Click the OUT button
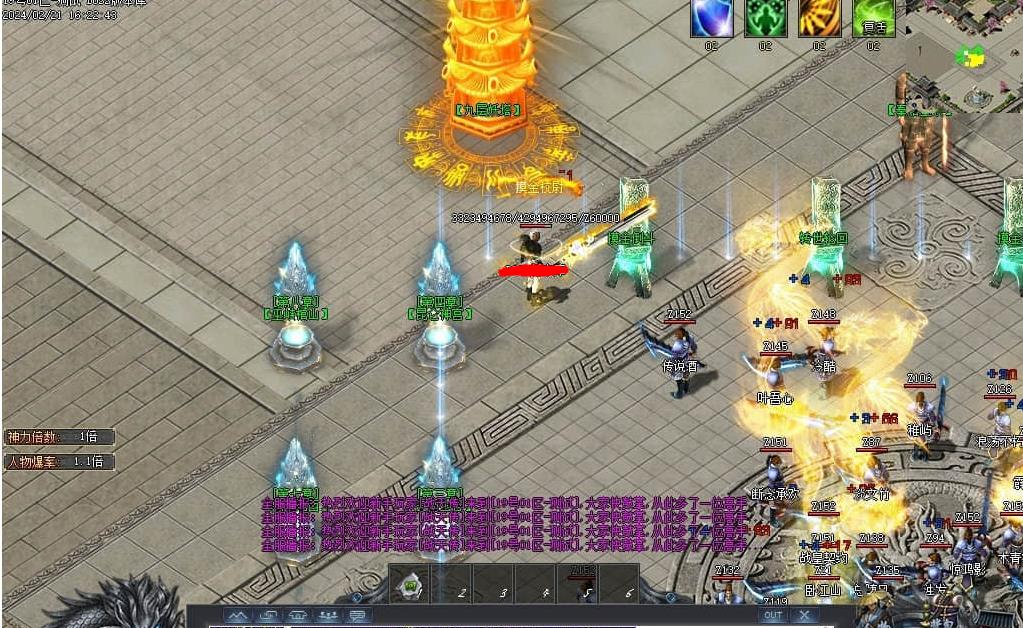The height and width of the screenshot is (628, 1023). point(773,616)
